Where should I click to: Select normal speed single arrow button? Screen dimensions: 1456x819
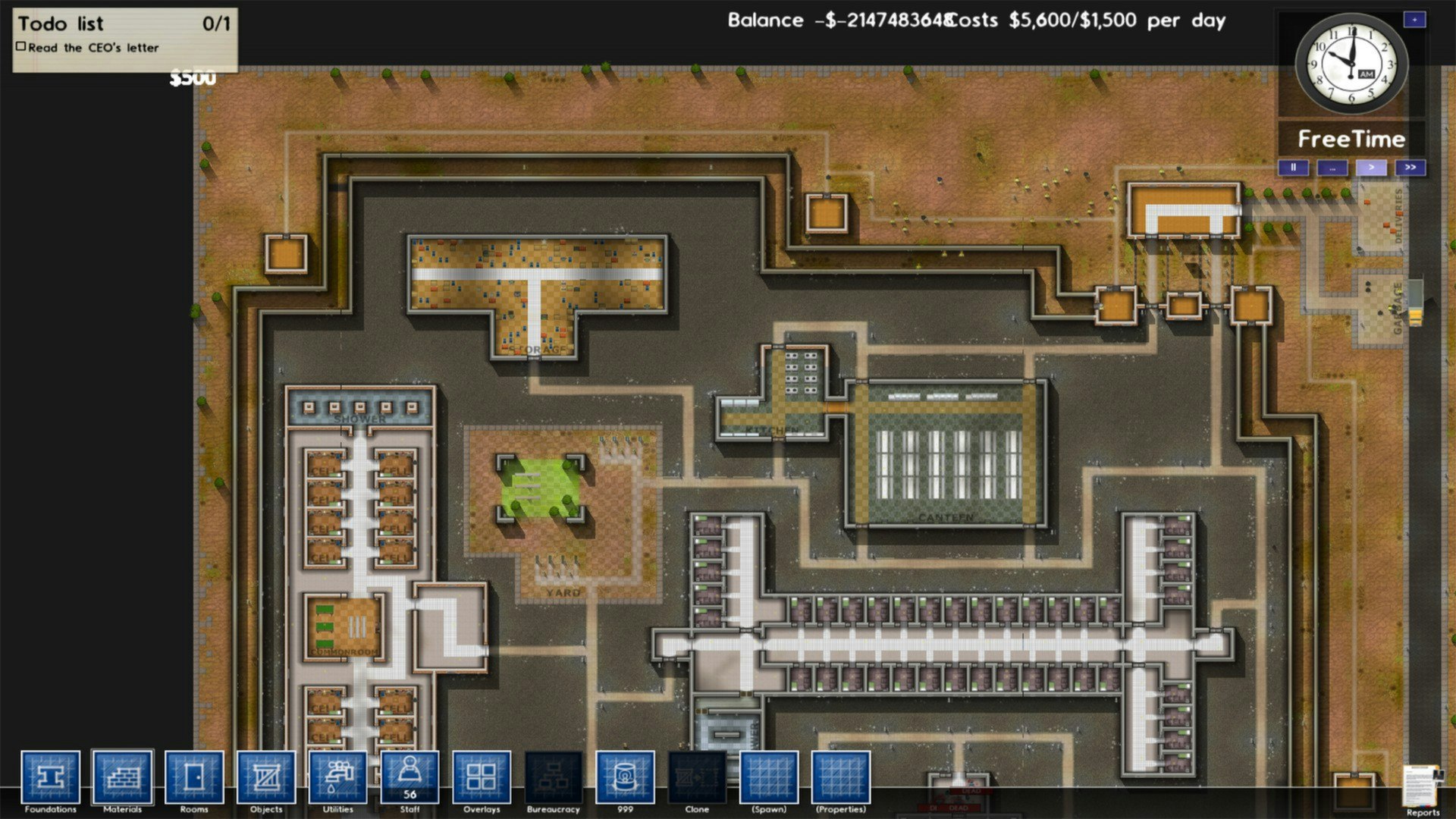pos(1371,167)
